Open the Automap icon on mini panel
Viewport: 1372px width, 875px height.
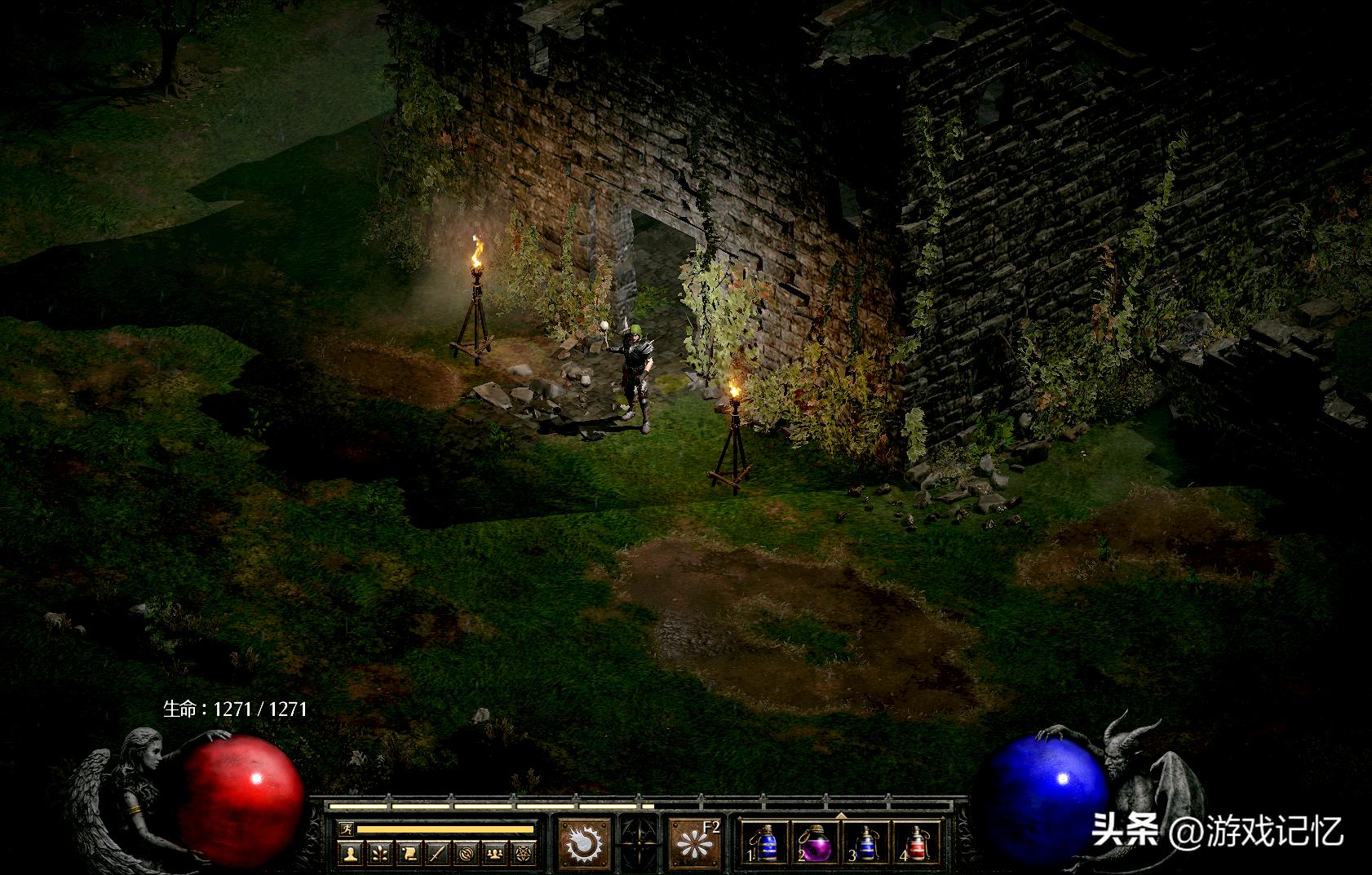[x=467, y=852]
